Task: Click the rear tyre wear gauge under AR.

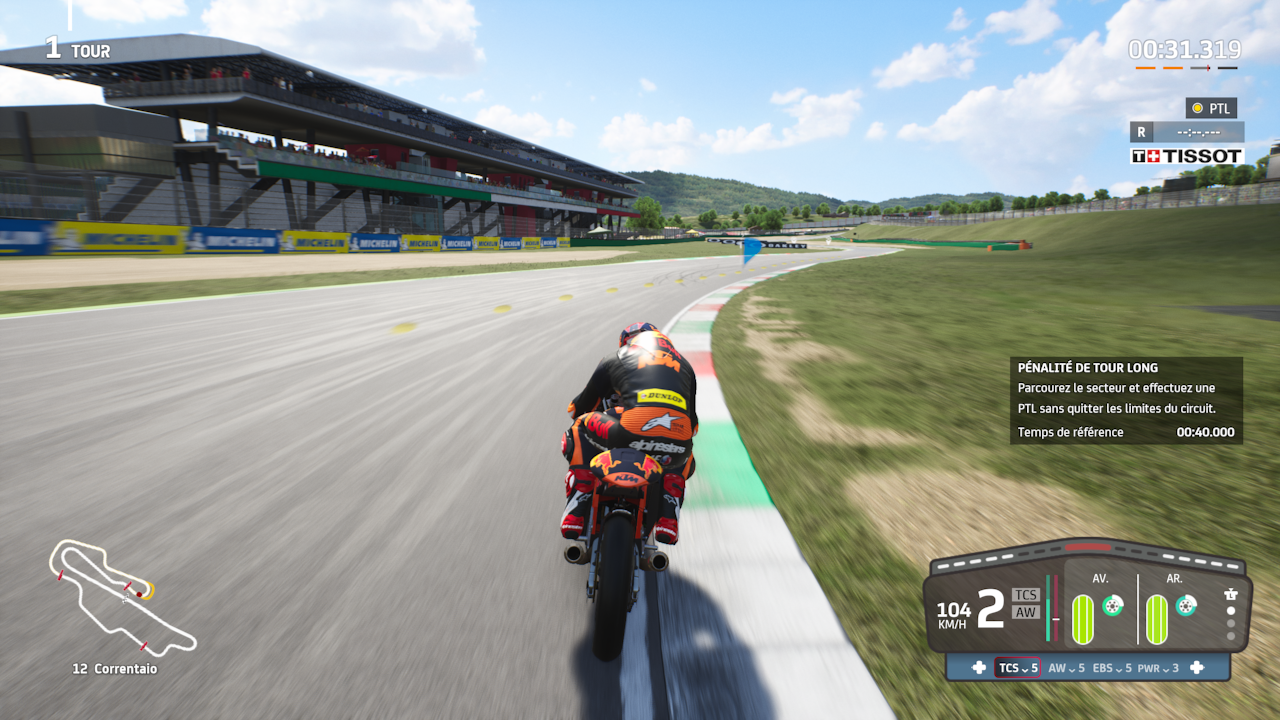Action: click(1156, 619)
